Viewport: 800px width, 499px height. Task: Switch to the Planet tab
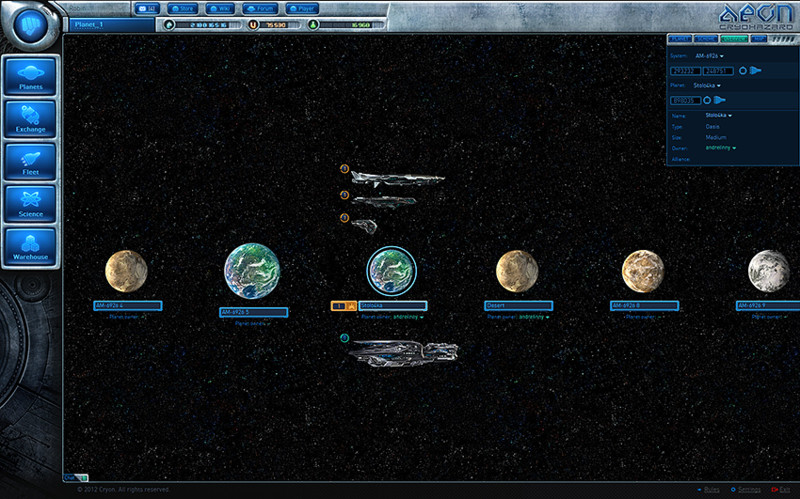[679, 38]
